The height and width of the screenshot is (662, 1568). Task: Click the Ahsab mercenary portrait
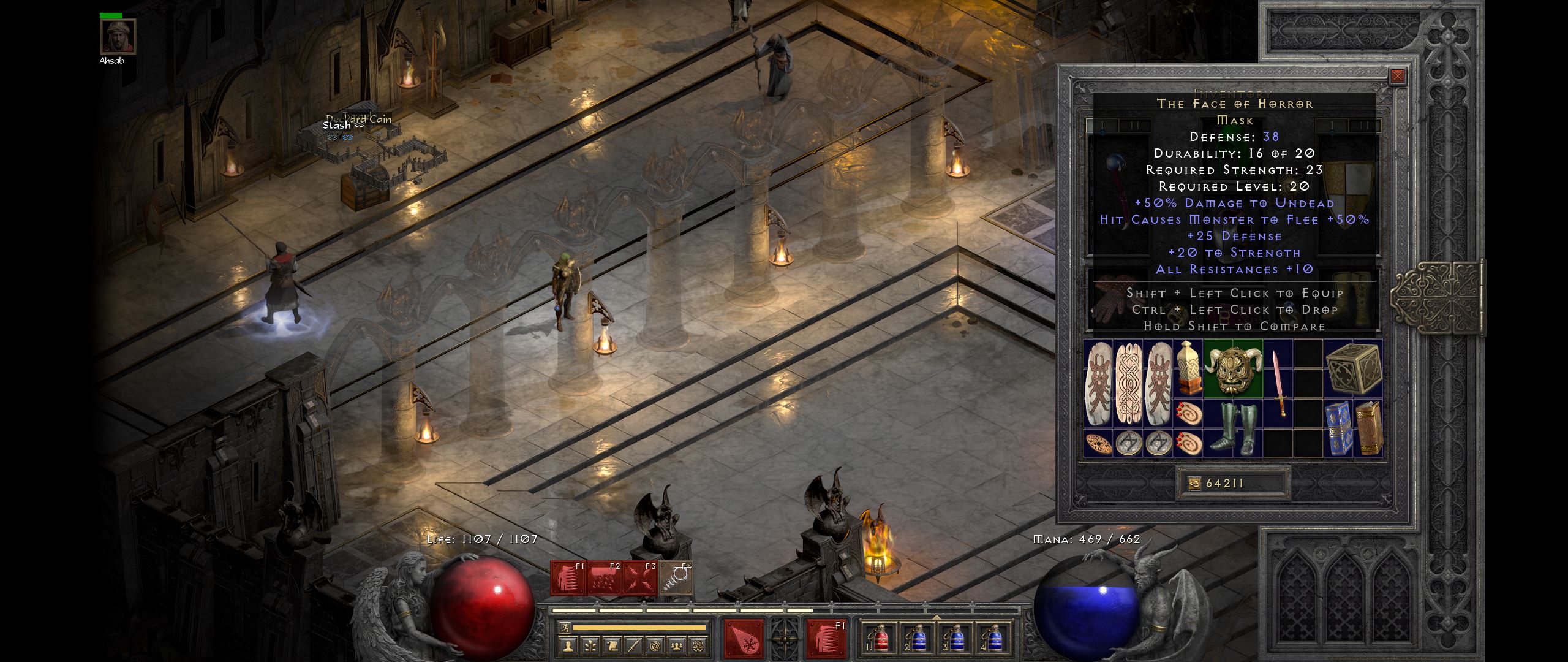click(x=118, y=37)
